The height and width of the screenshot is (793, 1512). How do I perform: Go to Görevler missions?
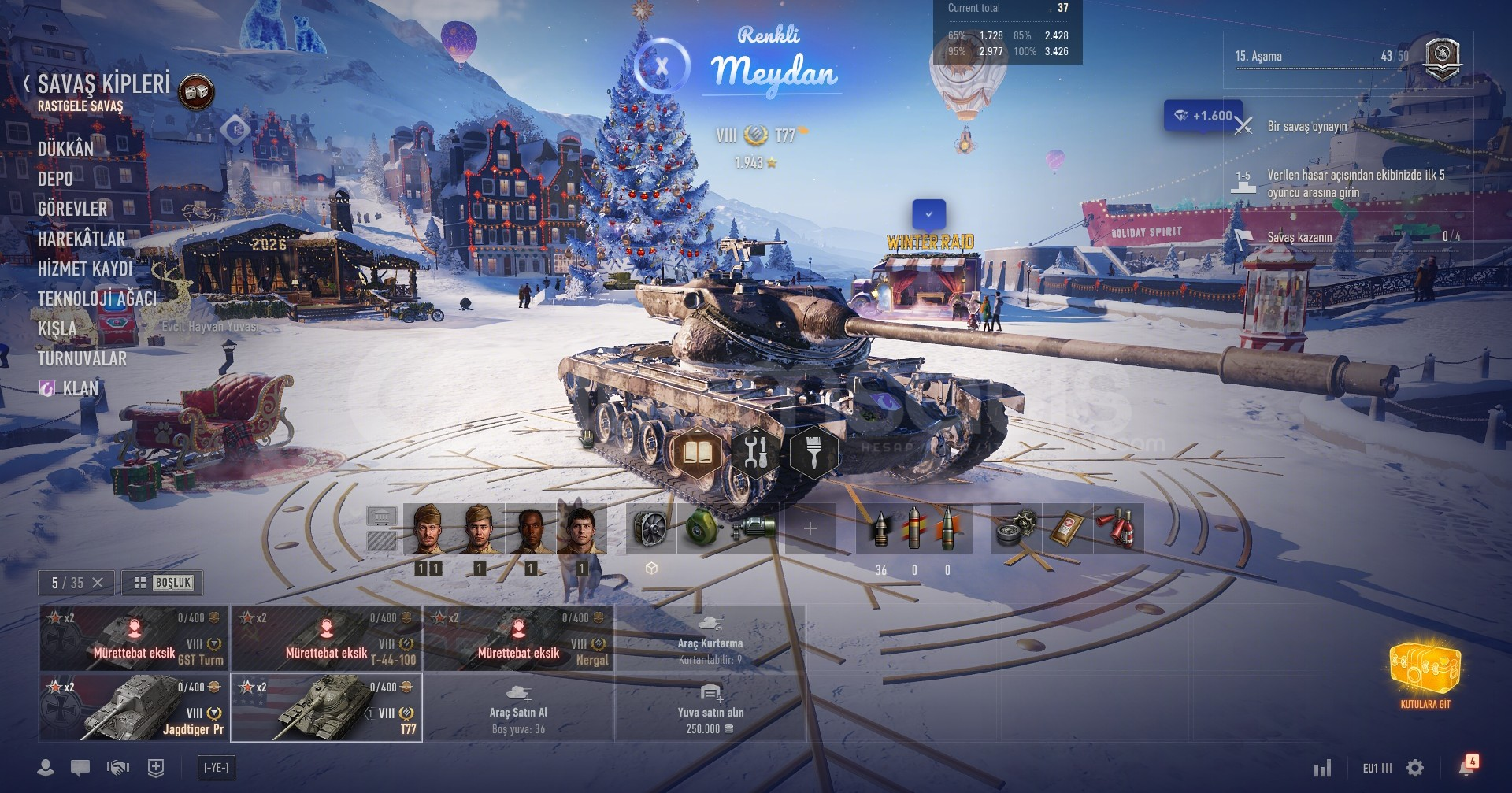point(72,209)
